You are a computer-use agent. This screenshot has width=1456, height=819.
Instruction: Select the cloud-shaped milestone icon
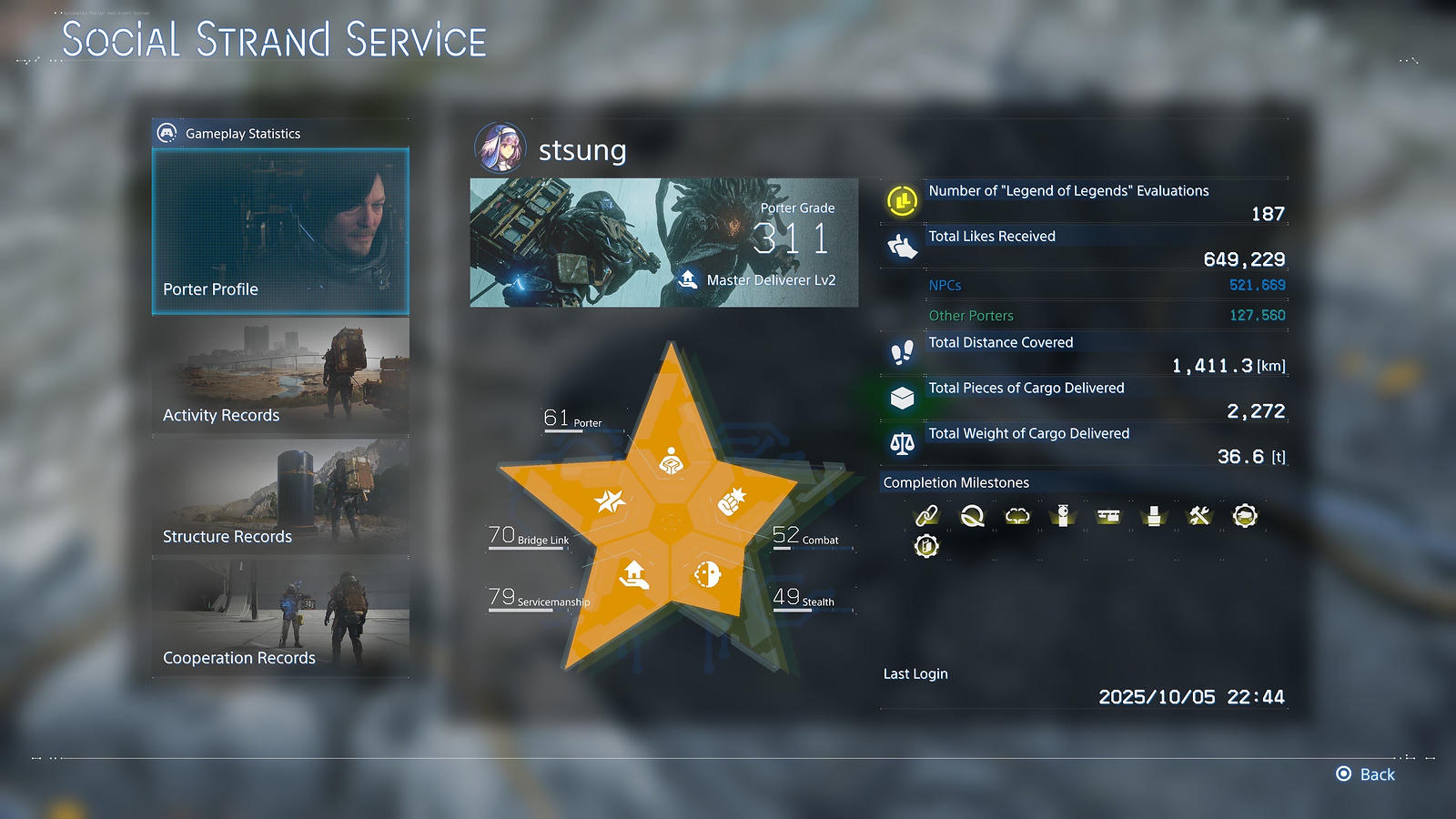[1017, 516]
